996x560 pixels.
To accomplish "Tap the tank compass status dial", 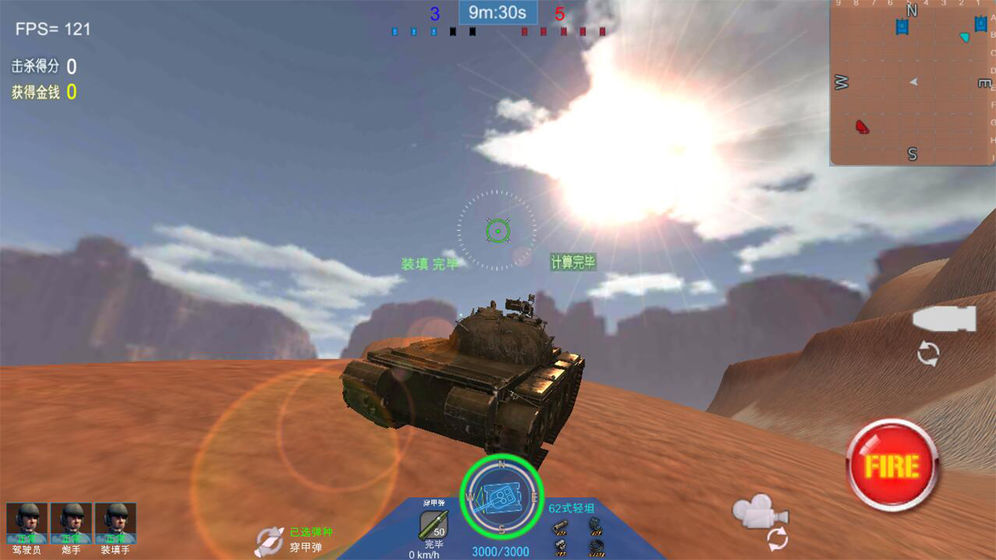I will coord(500,497).
